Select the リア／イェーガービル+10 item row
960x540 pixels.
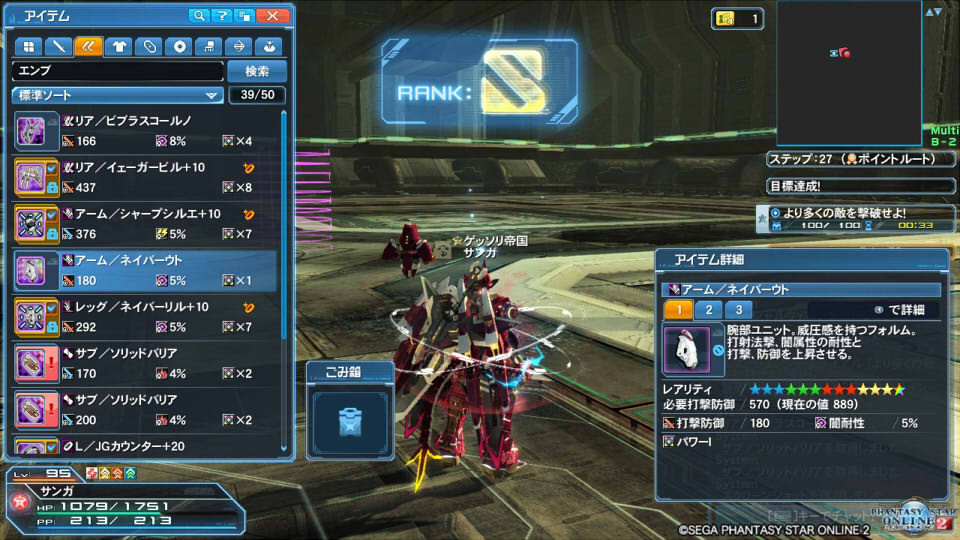tap(150, 177)
